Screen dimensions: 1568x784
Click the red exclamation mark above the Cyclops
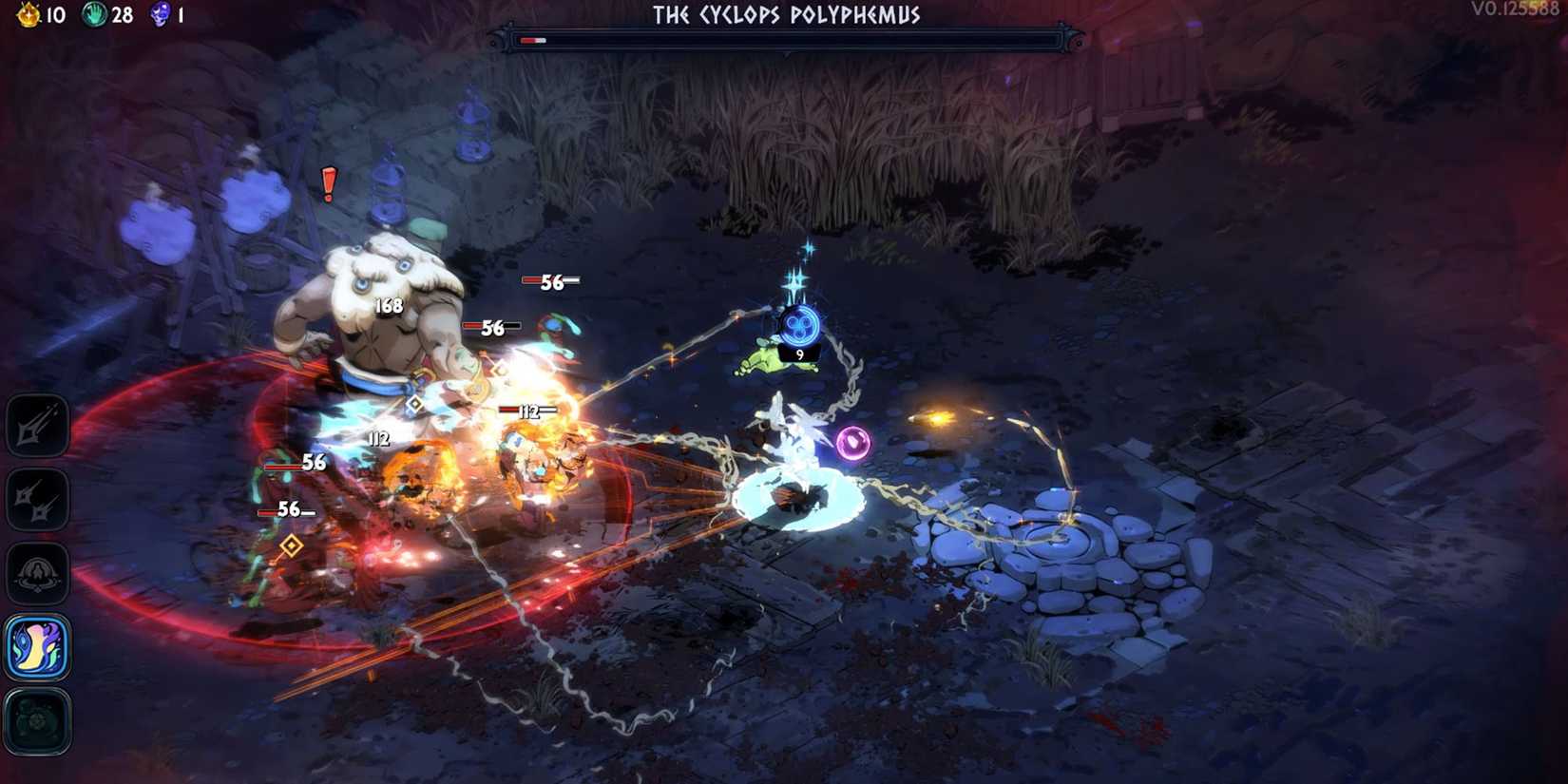tap(327, 186)
